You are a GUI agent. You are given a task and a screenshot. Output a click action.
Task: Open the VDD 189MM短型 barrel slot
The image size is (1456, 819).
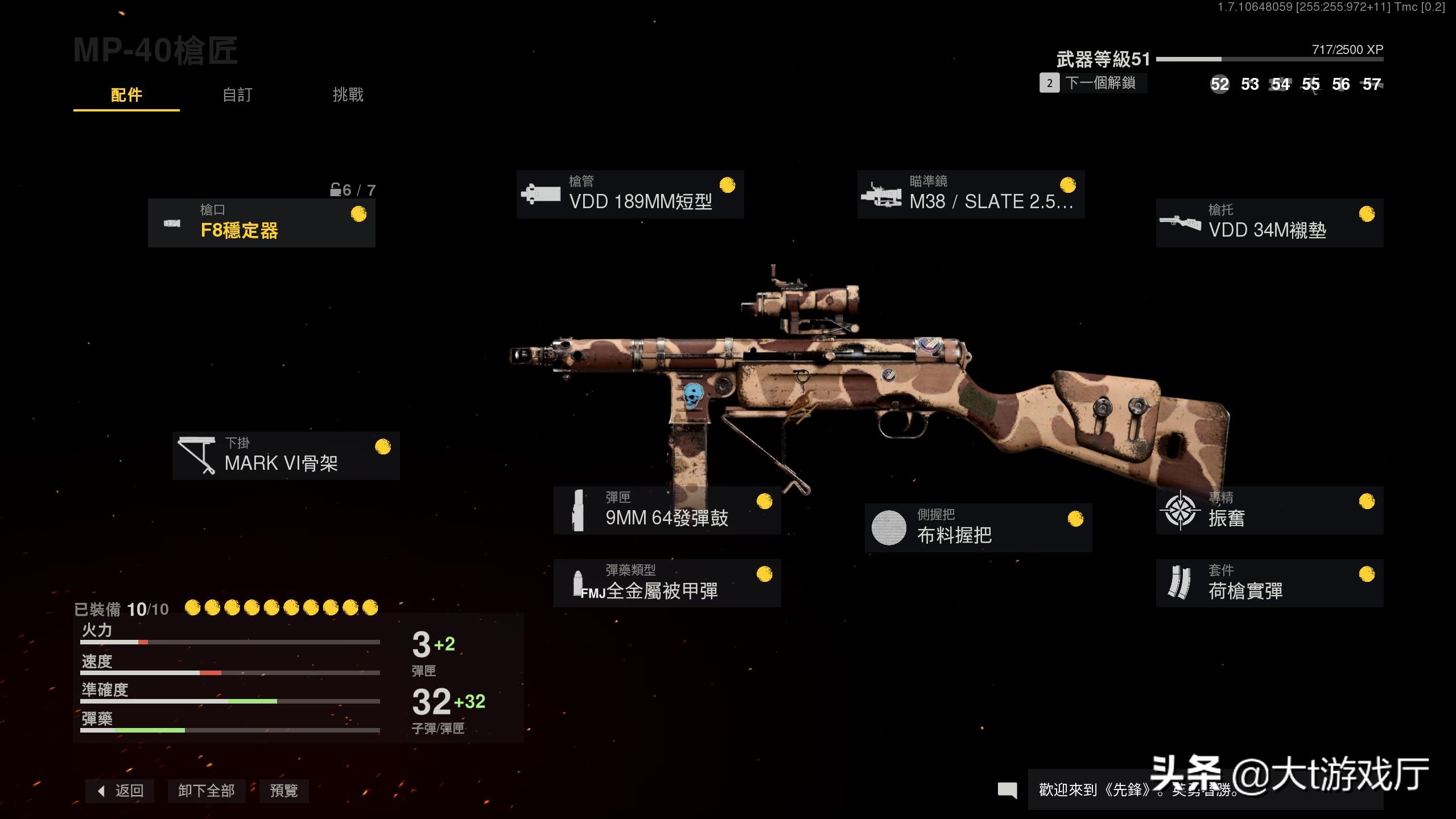(x=630, y=195)
